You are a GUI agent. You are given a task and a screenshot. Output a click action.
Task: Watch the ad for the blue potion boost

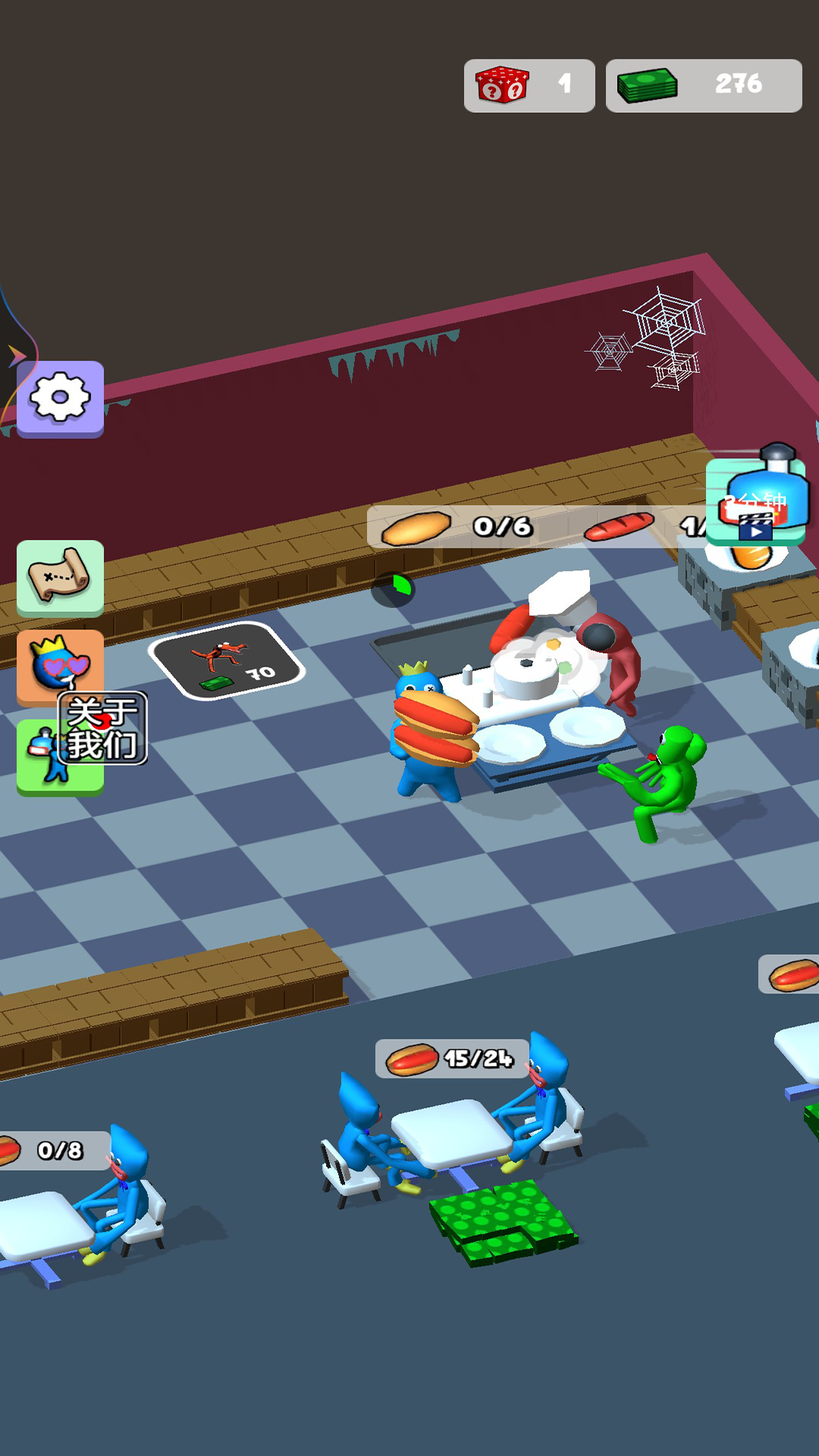pyautogui.click(x=755, y=501)
